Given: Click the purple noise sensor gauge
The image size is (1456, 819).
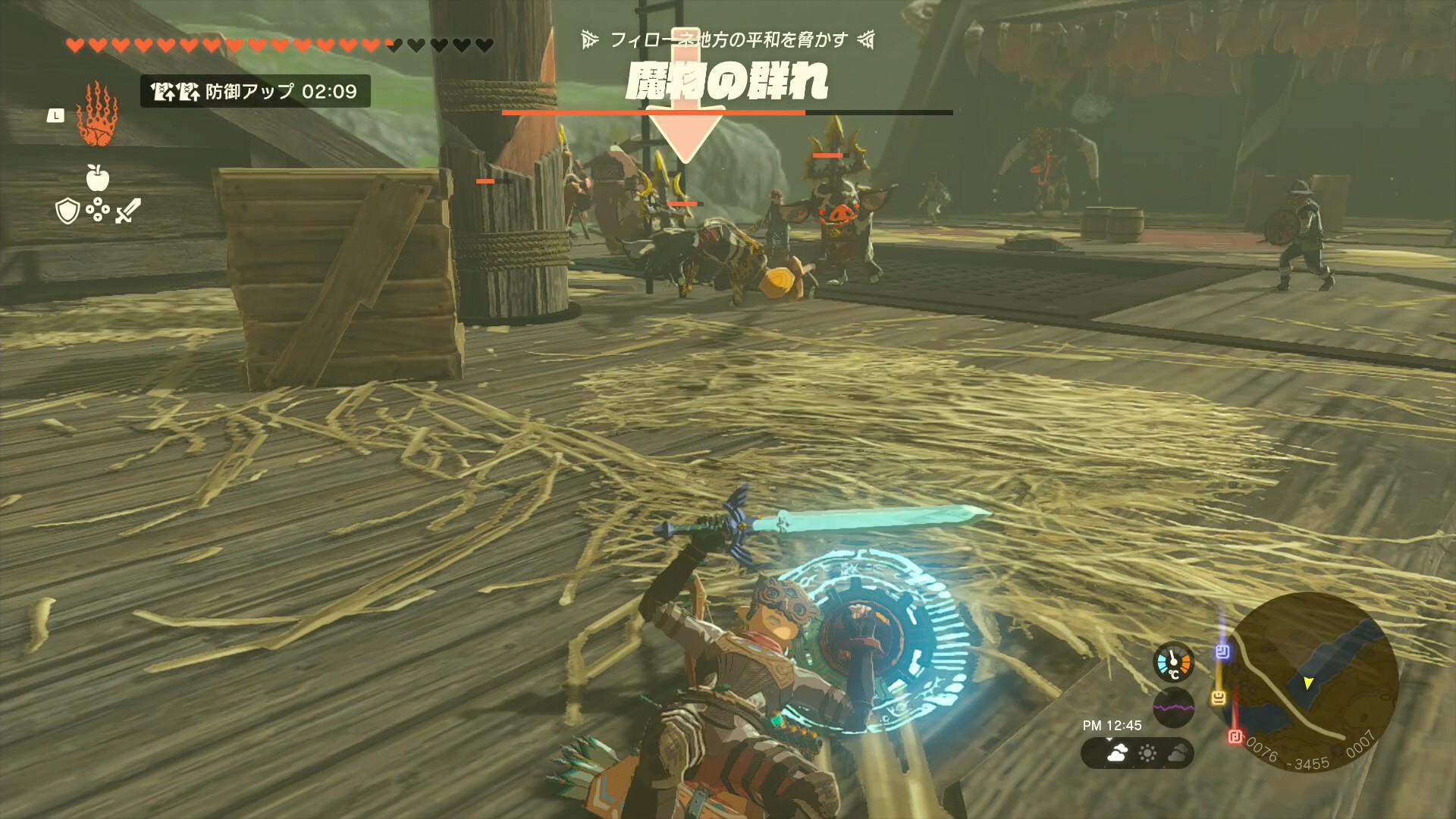Looking at the screenshot, I should tap(1173, 708).
